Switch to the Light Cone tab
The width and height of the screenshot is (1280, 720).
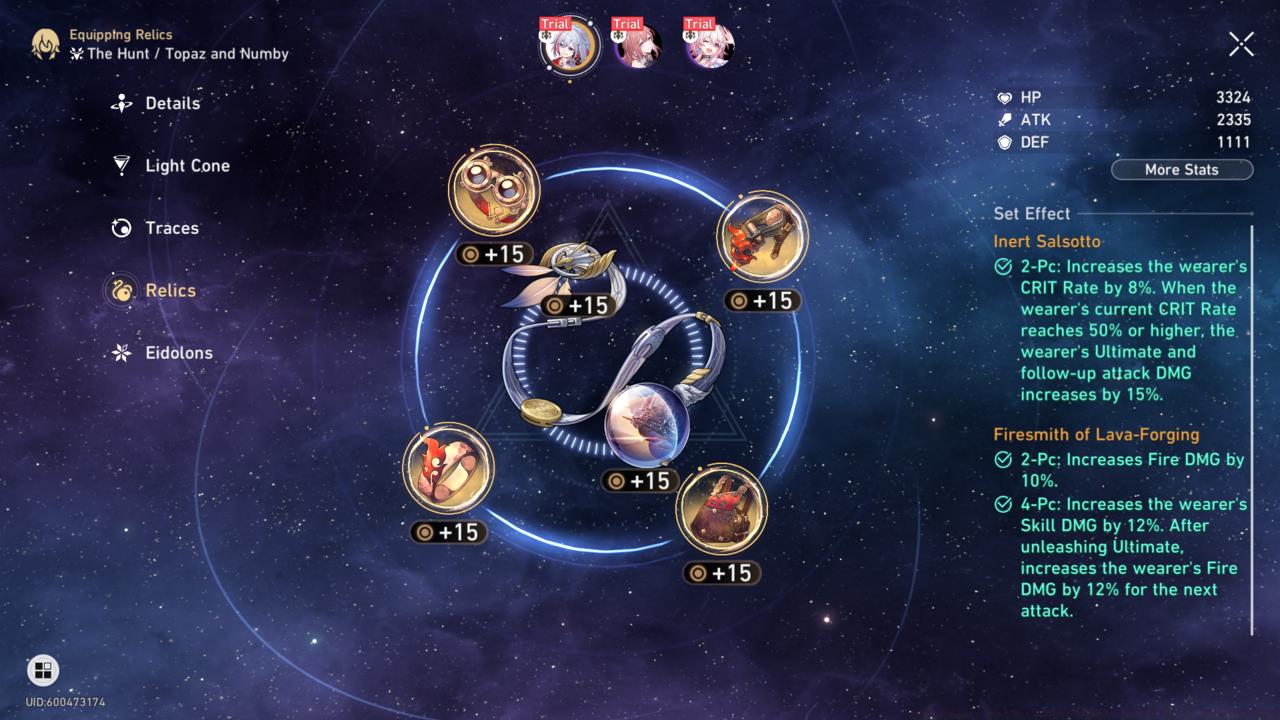click(x=187, y=166)
